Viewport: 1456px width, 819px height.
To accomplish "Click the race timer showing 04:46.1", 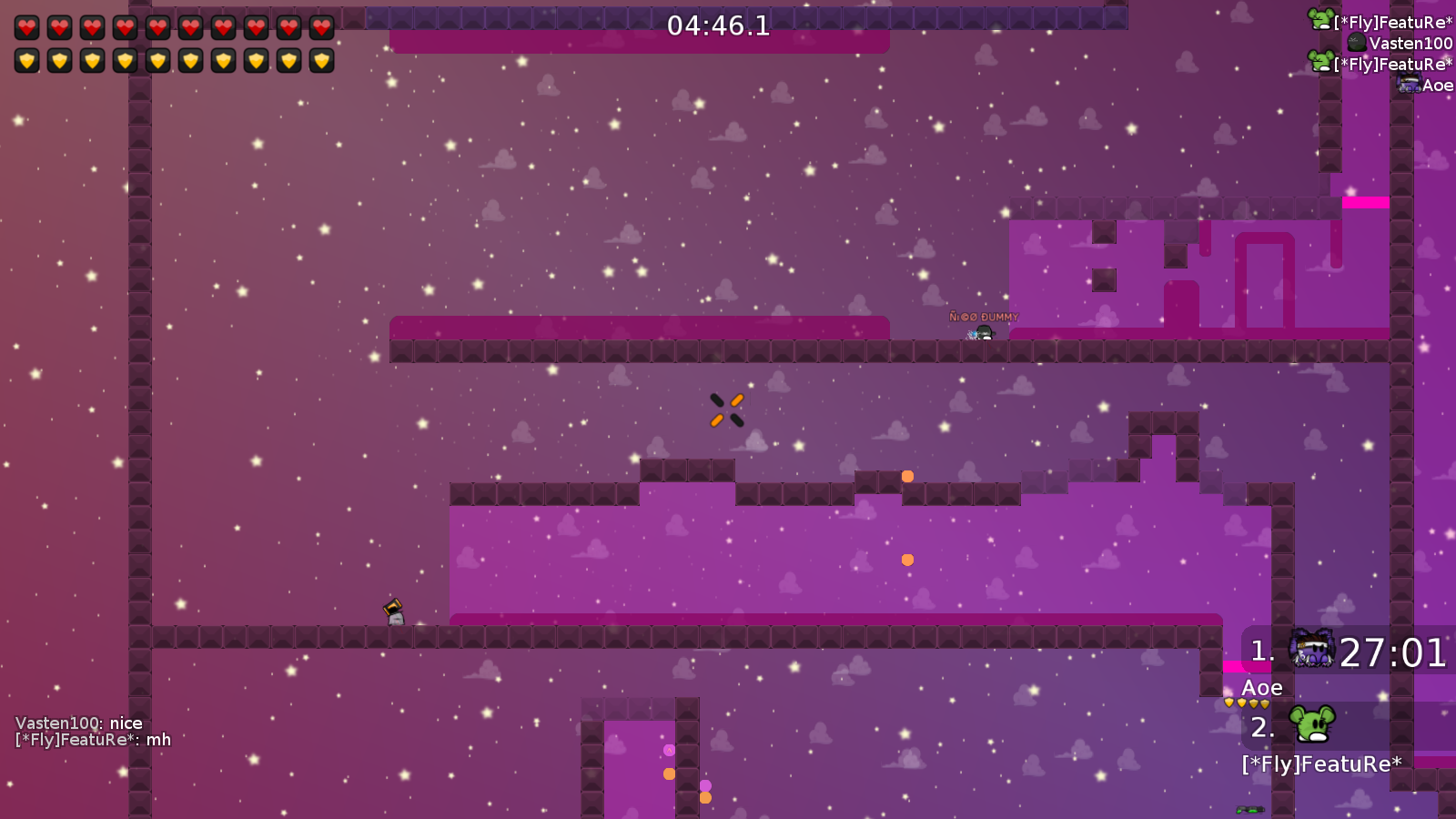I will coord(717,26).
